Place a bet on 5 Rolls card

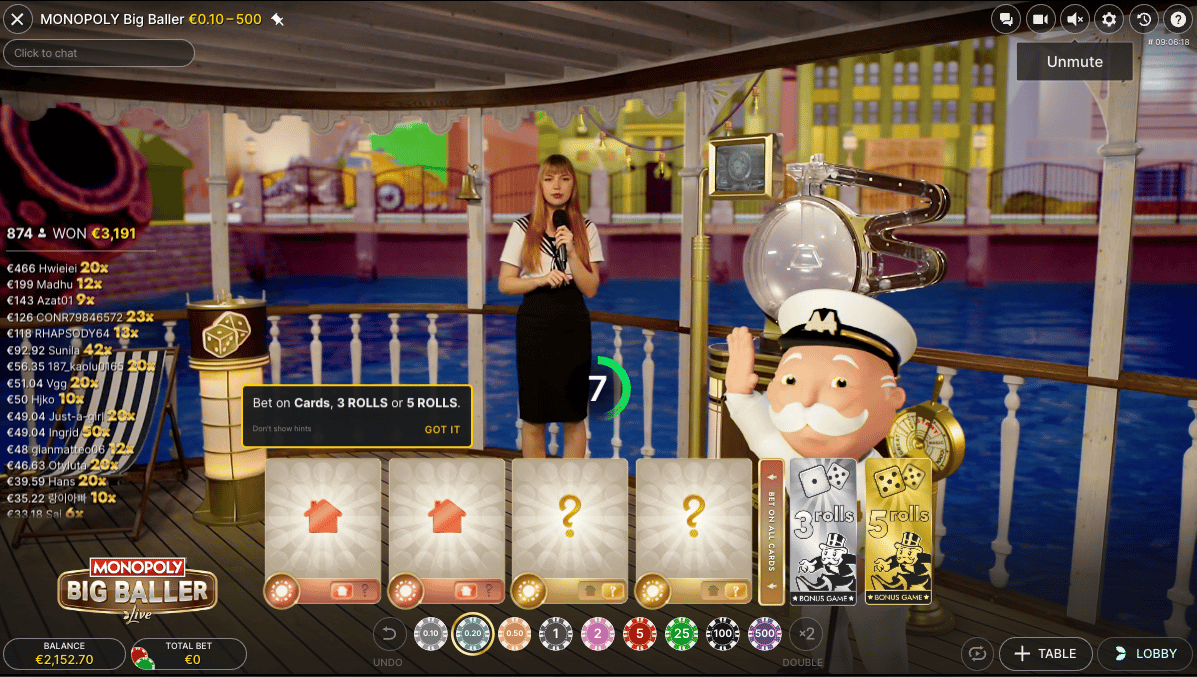coord(898,531)
